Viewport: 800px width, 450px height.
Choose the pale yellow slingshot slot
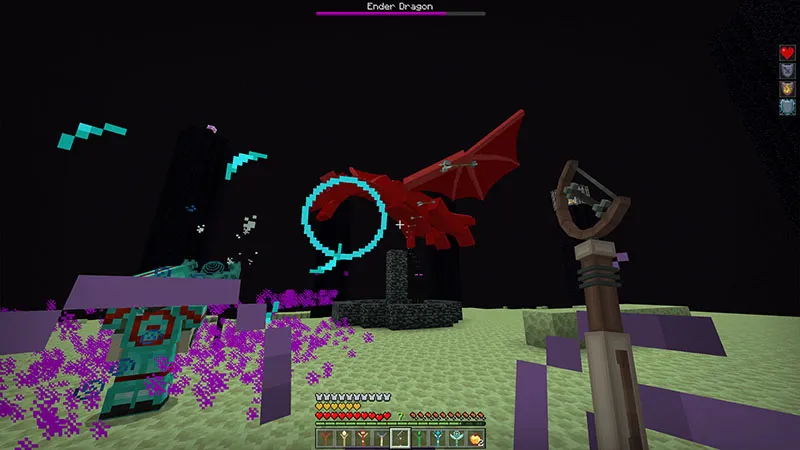343,438
